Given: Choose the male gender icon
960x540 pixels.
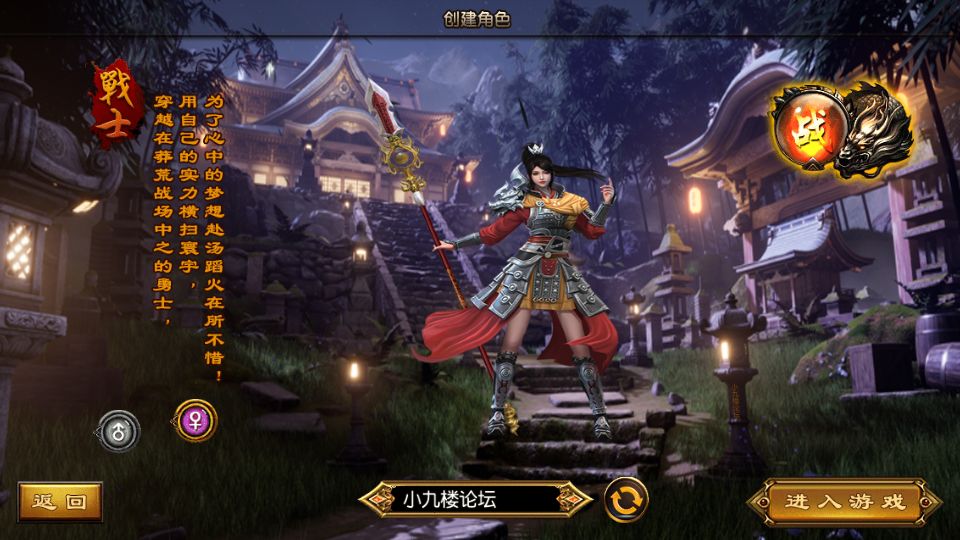Looking at the screenshot, I should pyautogui.click(x=119, y=431).
